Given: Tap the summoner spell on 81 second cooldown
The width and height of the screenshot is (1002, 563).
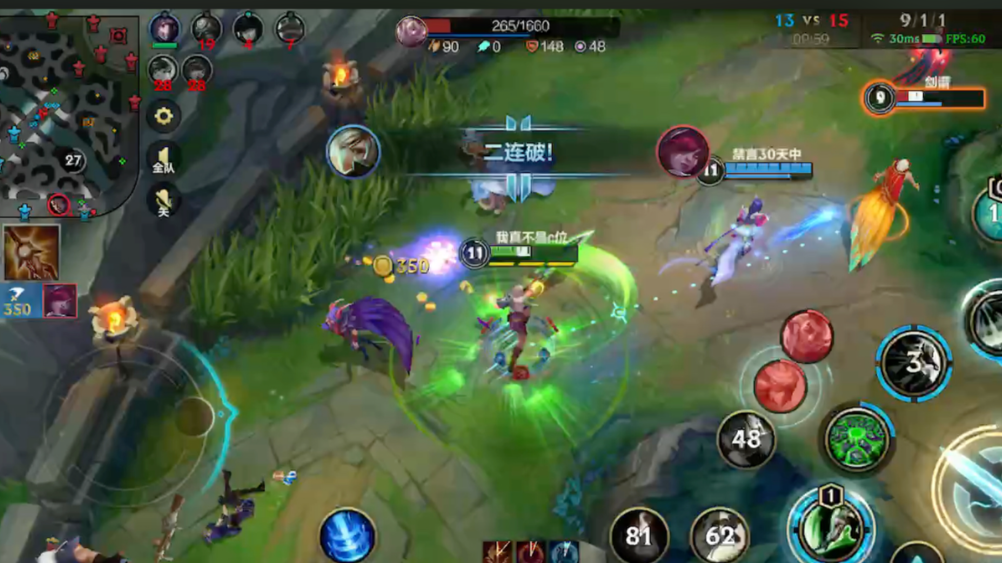Looking at the screenshot, I should 639,536.
